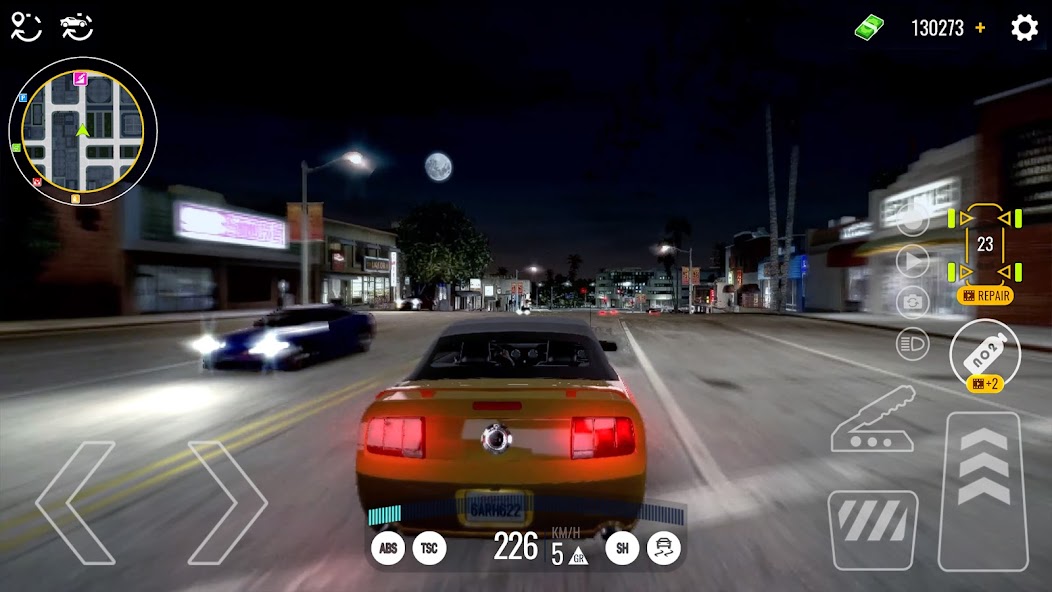Pull the handbrake lever
Viewport: 1052px width, 592px height.
click(873, 420)
